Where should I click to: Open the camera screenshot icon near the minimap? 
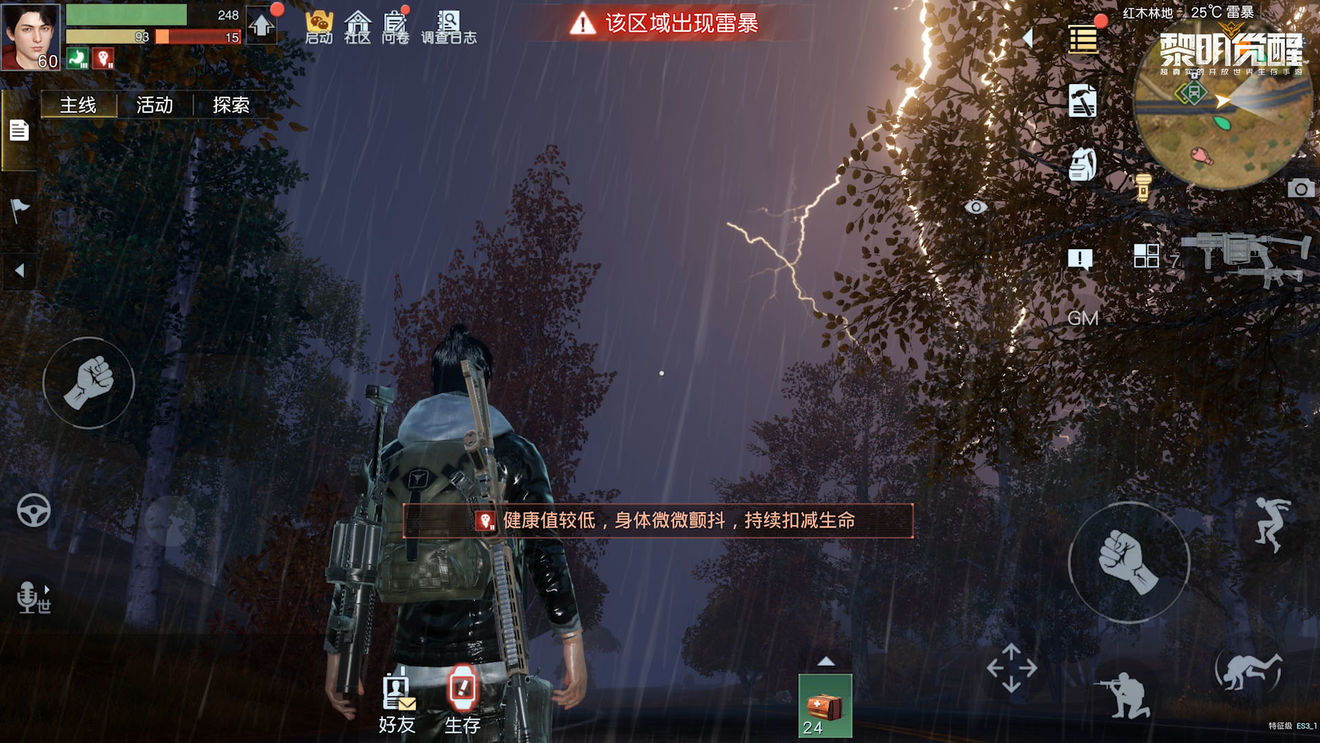(1301, 187)
